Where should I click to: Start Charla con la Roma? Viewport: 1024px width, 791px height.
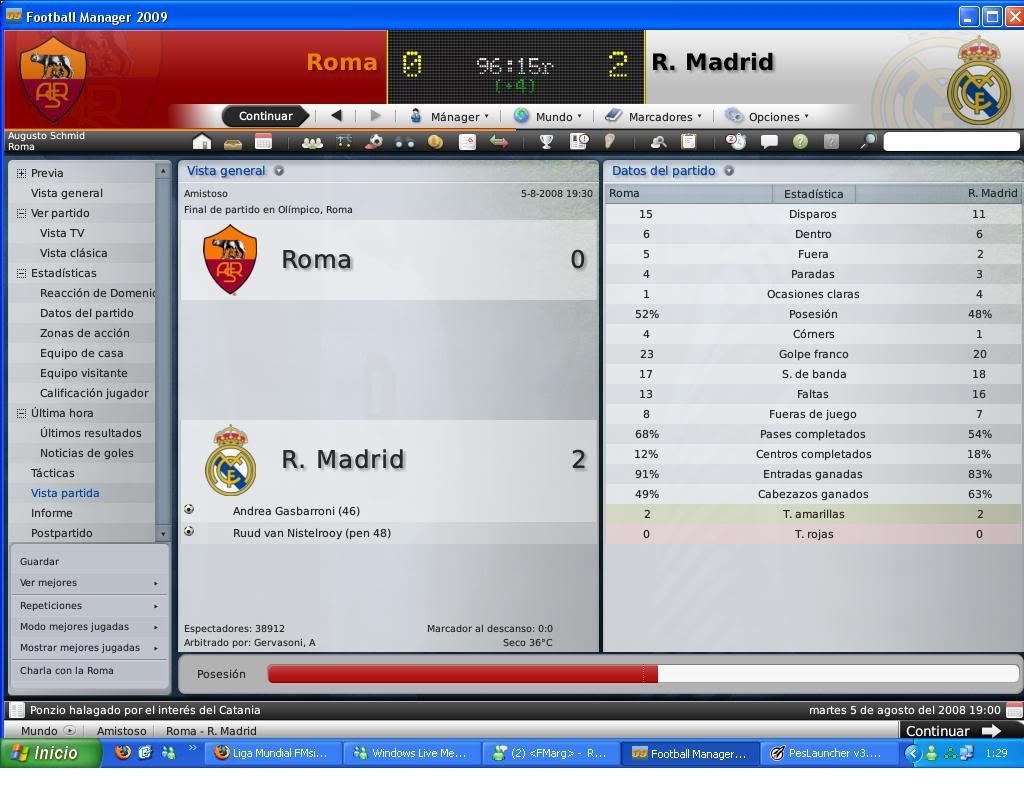(67, 670)
